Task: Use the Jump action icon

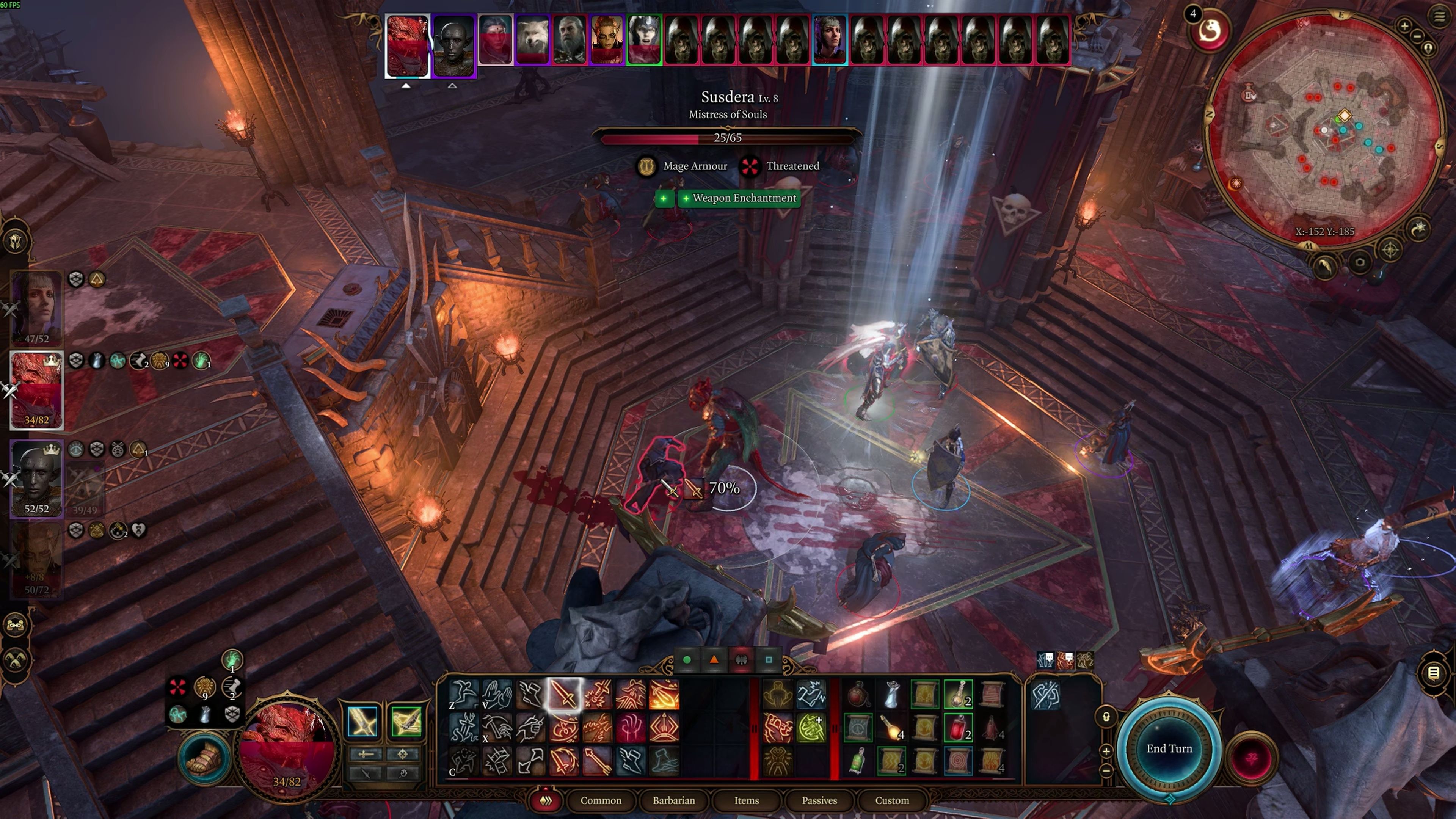Action: tap(463, 694)
